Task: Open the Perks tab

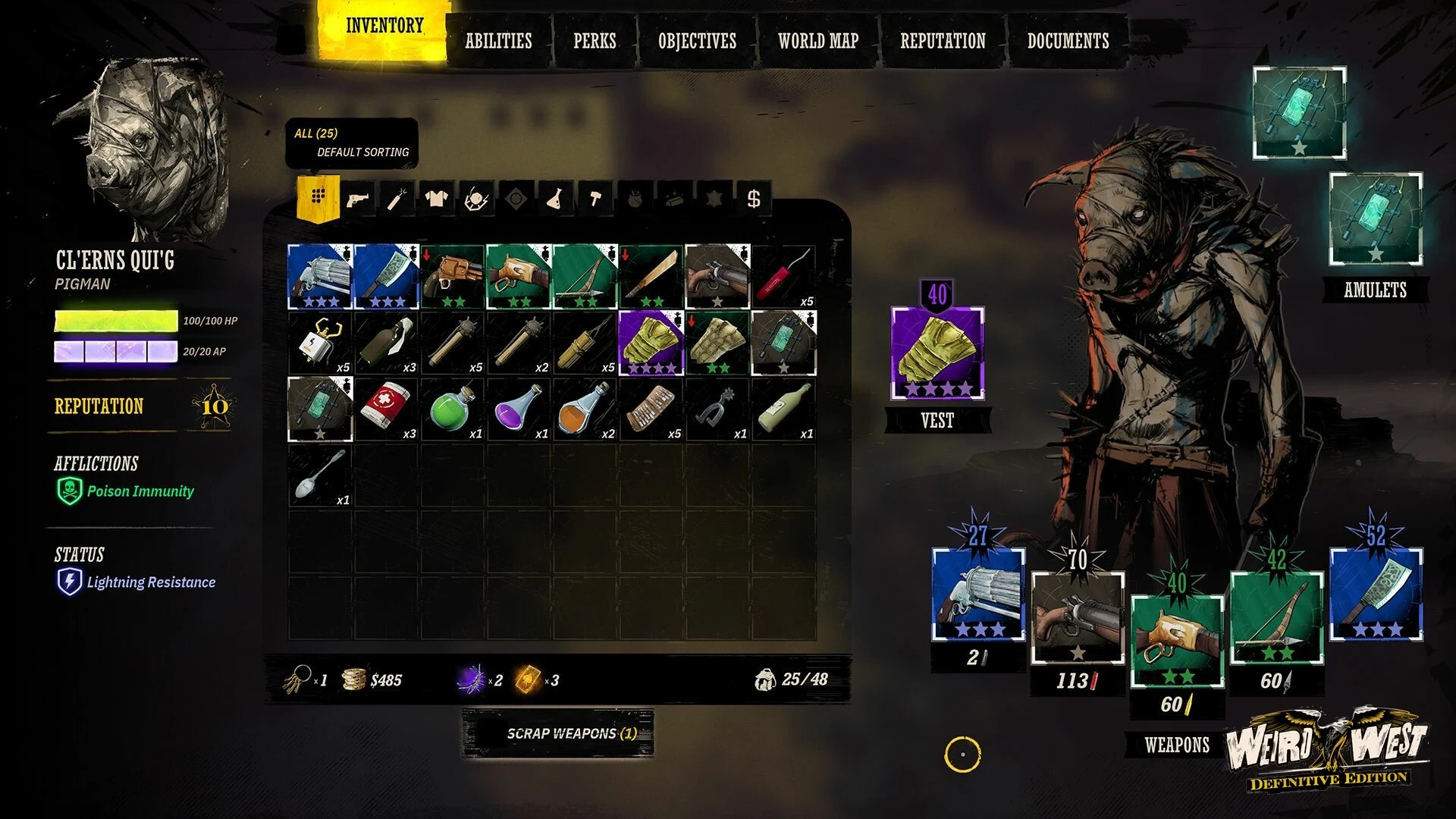Action: coord(595,41)
